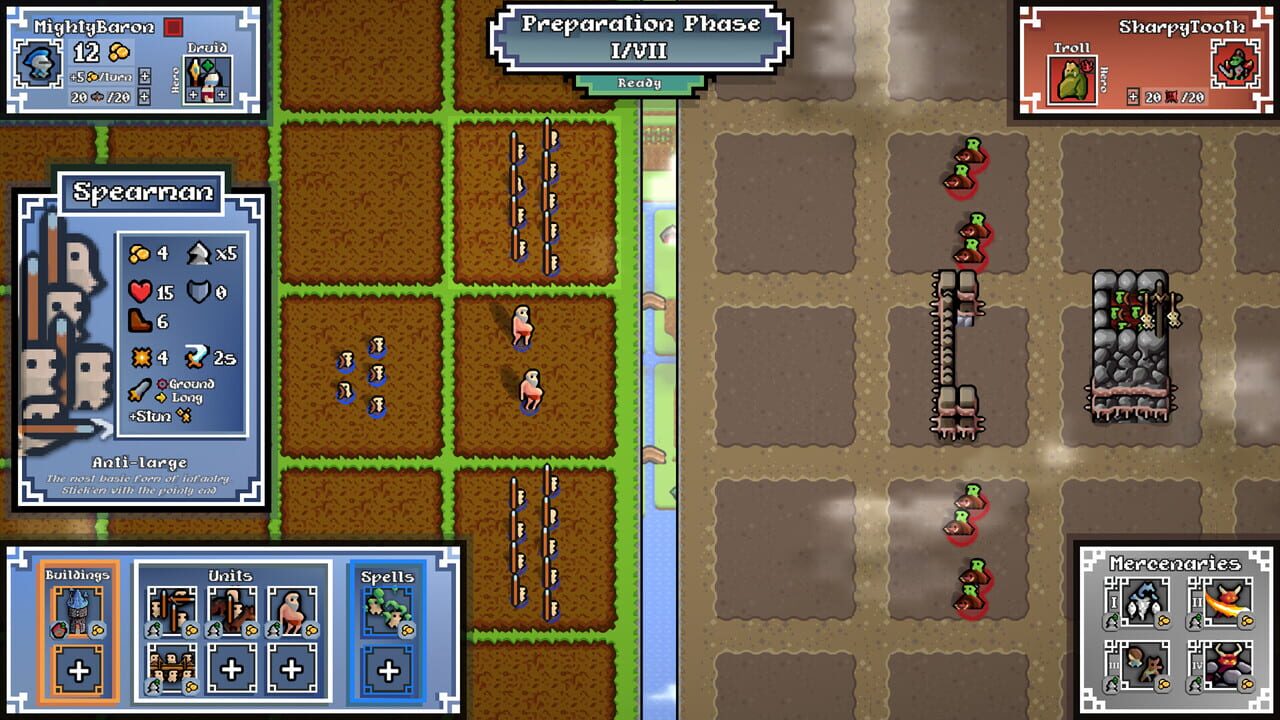Add a building using the Buildings plus slot

coord(77,669)
